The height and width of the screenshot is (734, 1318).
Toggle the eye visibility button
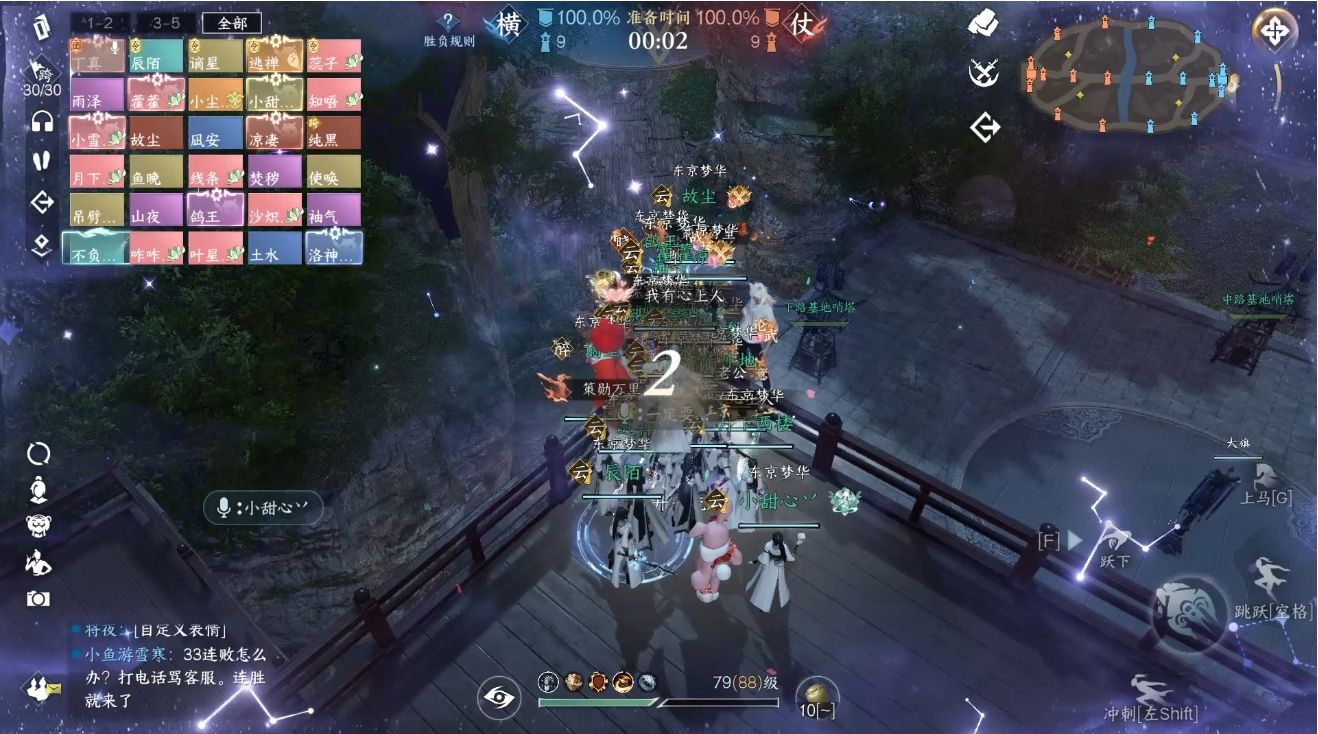[x=498, y=697]
